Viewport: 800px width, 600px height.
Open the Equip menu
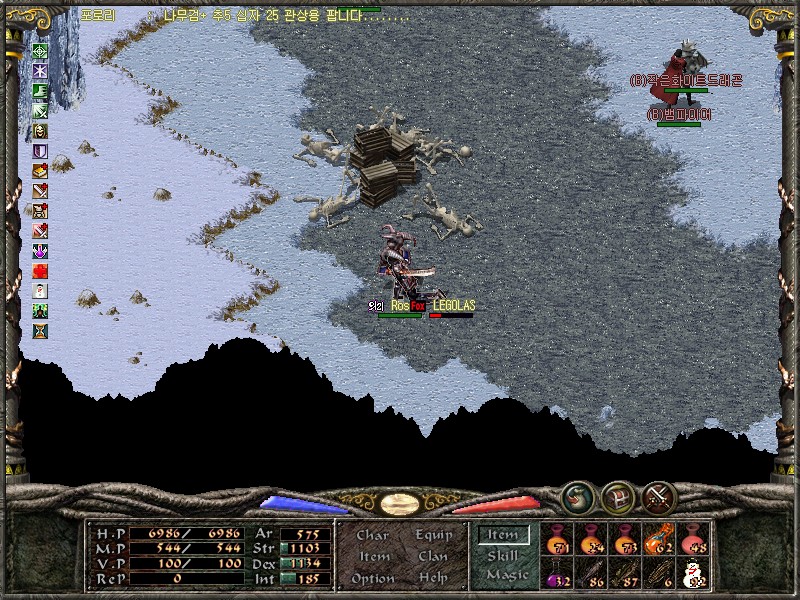click(433, 535)
